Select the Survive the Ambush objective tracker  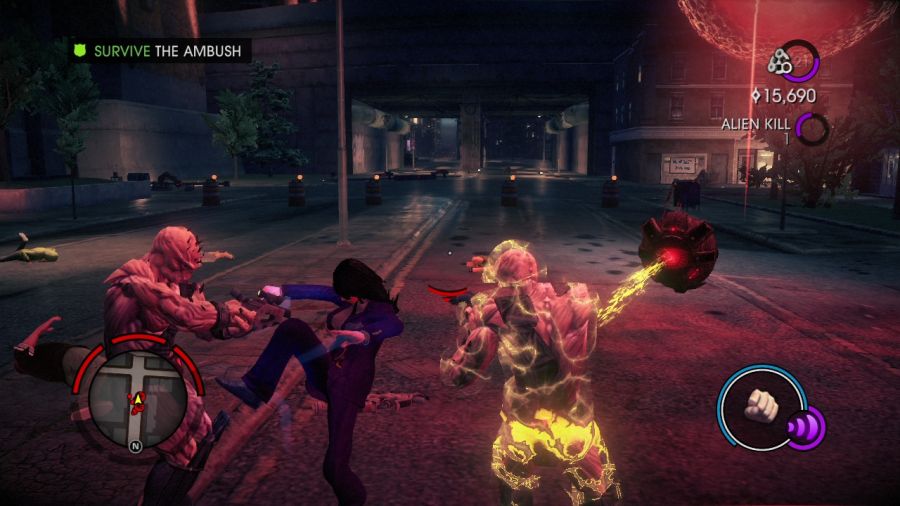158,50
